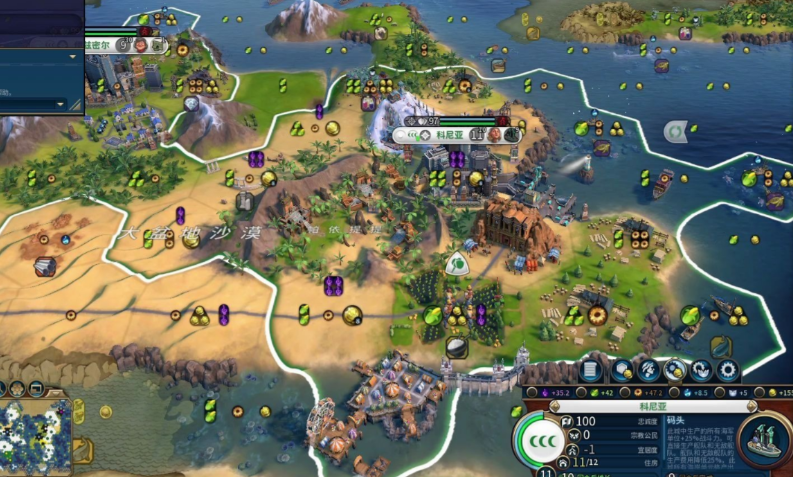793x477 pixels.
Task: Open manage citizens head icon
Action: 649,370
